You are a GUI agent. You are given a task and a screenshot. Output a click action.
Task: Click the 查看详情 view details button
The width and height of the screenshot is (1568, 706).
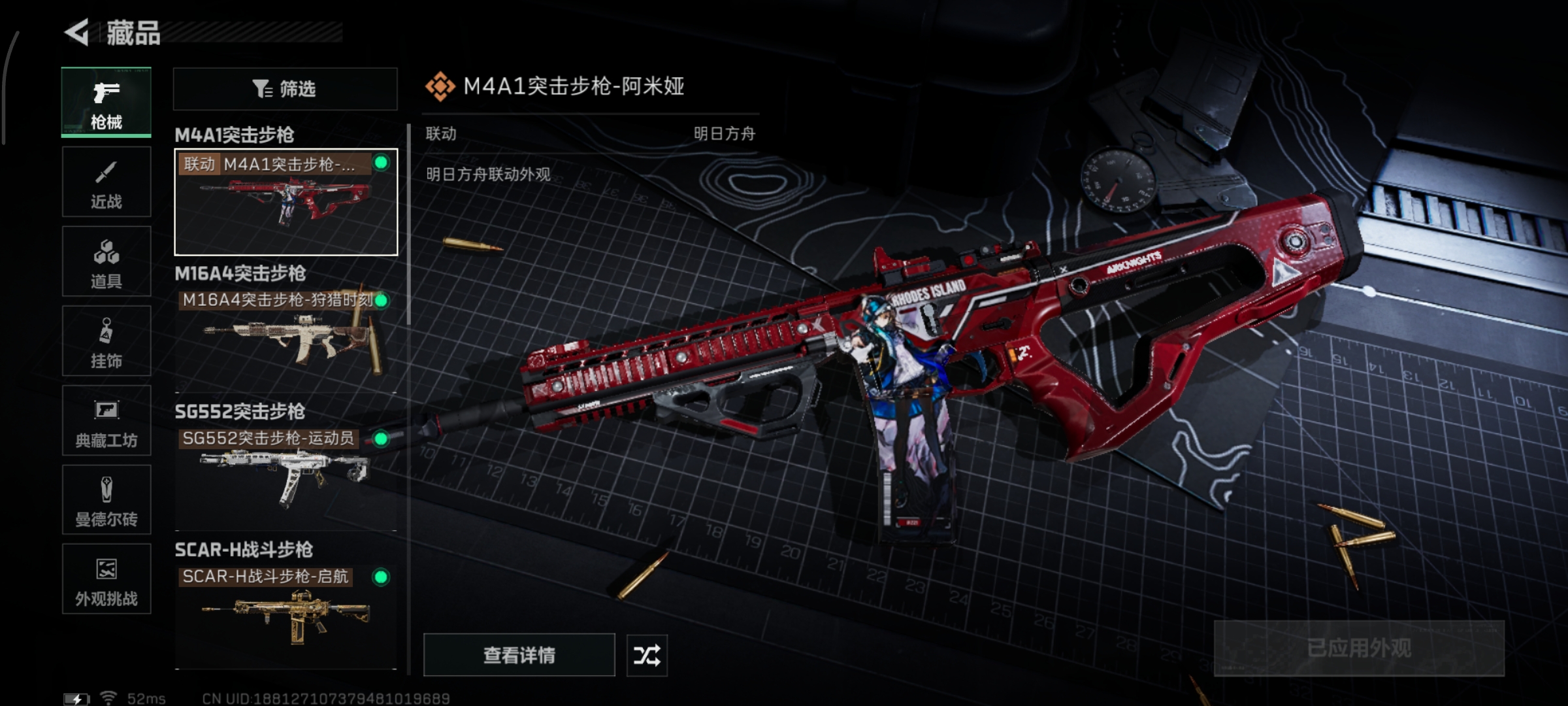point(519,655)
